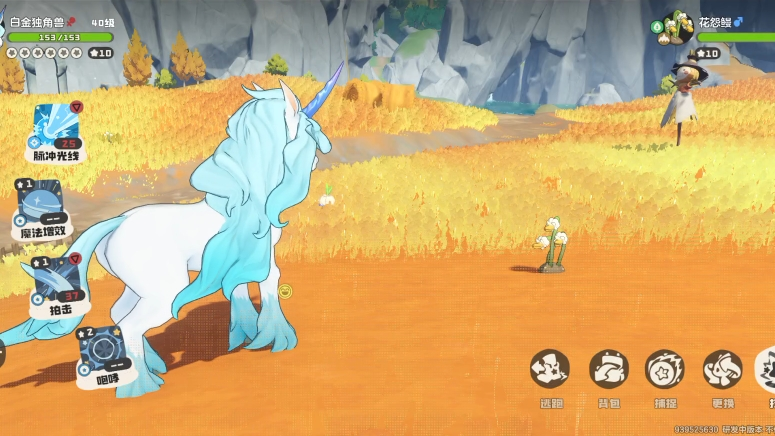
Task: Choose the 咆哮 roar skill
Action: (x=100, y=351)
